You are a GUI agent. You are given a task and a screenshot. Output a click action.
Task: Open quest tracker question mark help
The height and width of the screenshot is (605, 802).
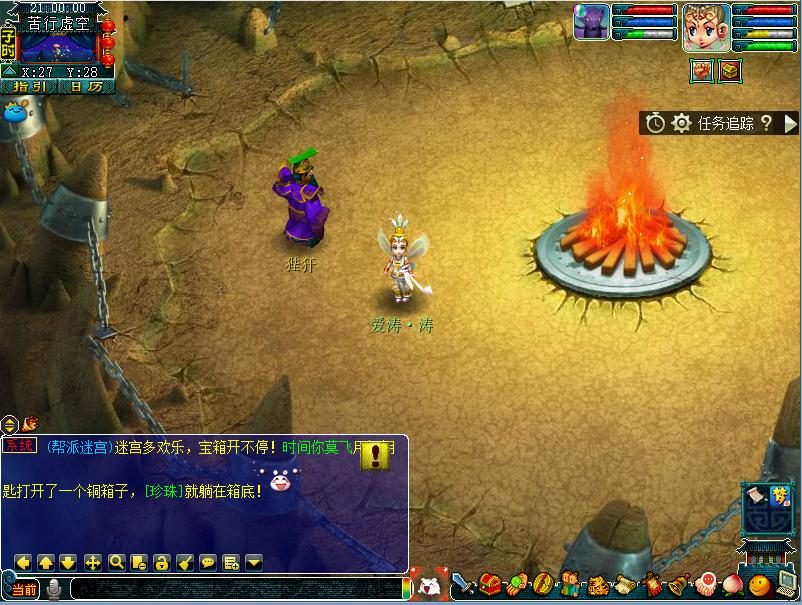766,123
